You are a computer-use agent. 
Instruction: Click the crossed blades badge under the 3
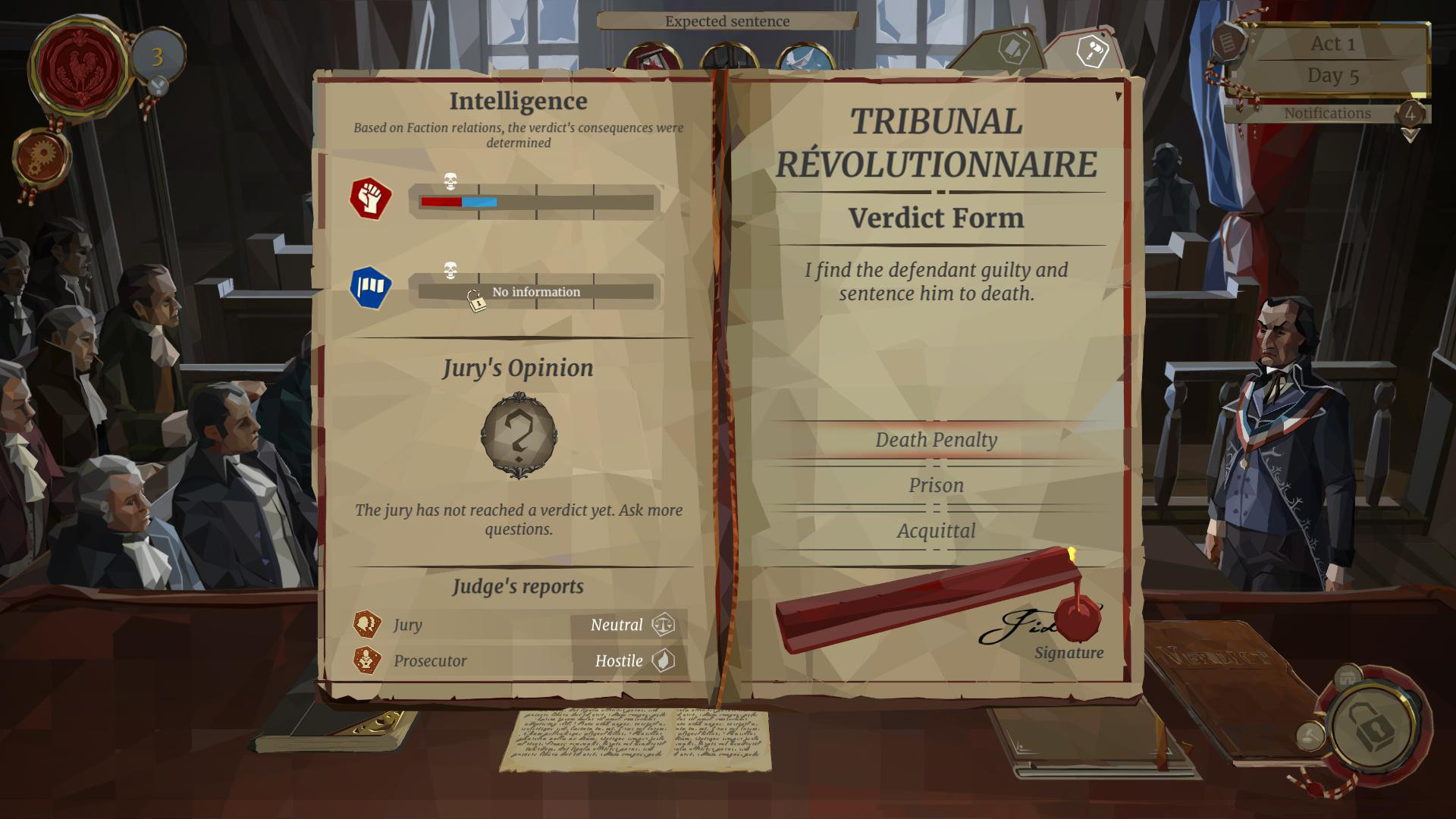[x=158, y=86]
